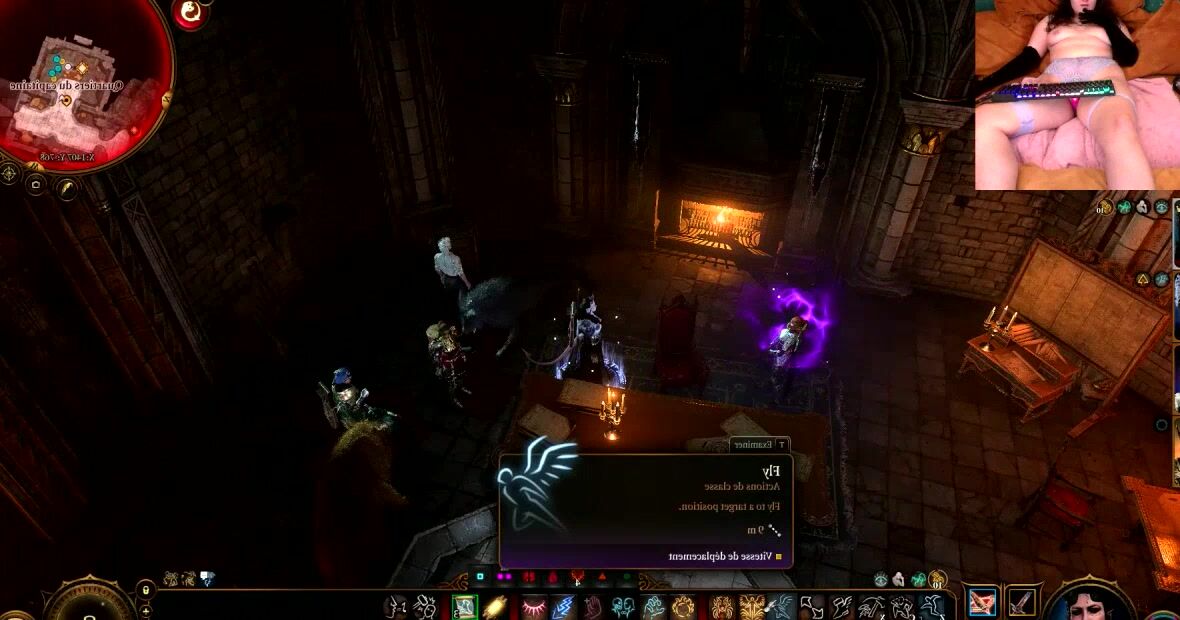Image resolution: width=1180 pixels, height=620 pixels.
Task: Click the red swirl button near minimap
Action: pyautogui.click(x=189, y=12)
